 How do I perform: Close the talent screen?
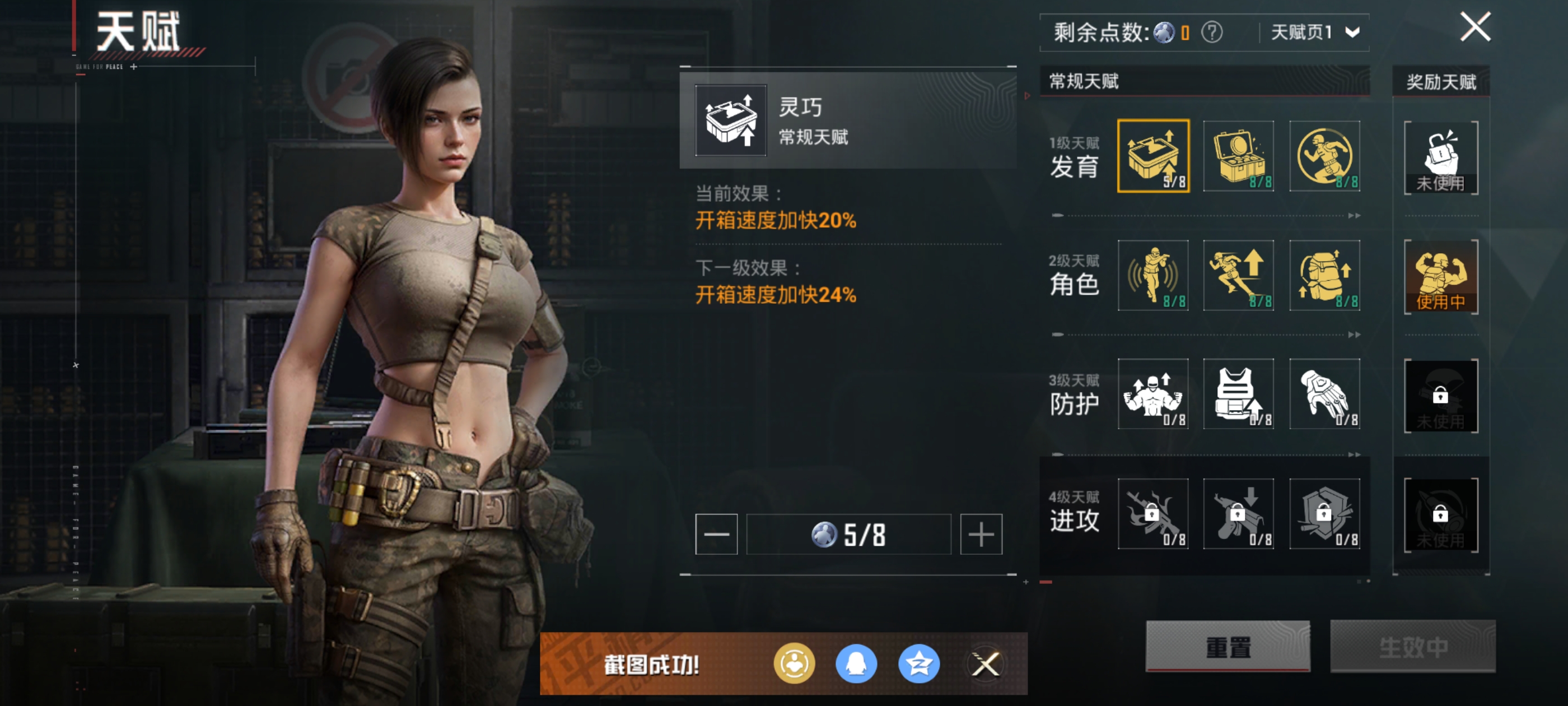pyautogui.click(x=1475, y=27)
